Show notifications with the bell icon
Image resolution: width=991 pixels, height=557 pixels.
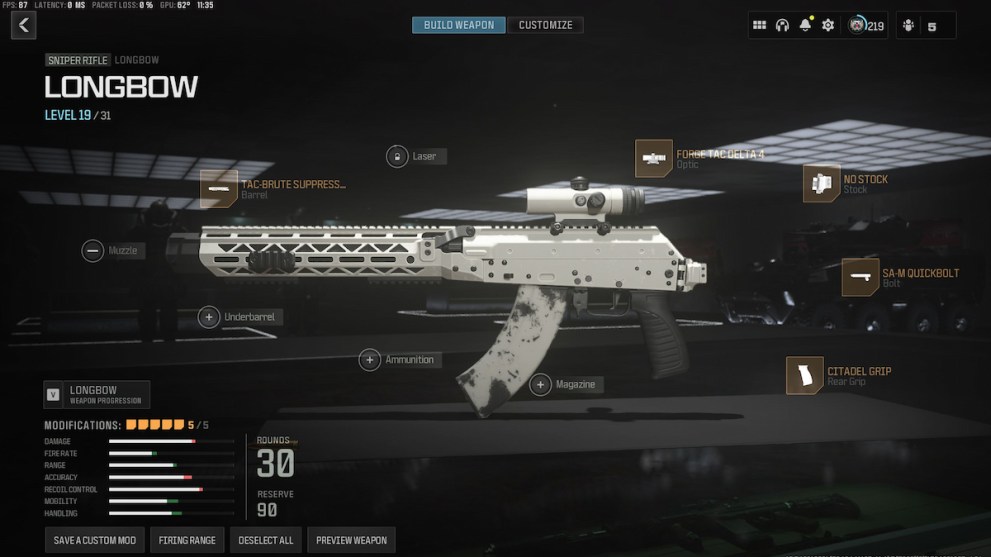click(x=805, y=25)
